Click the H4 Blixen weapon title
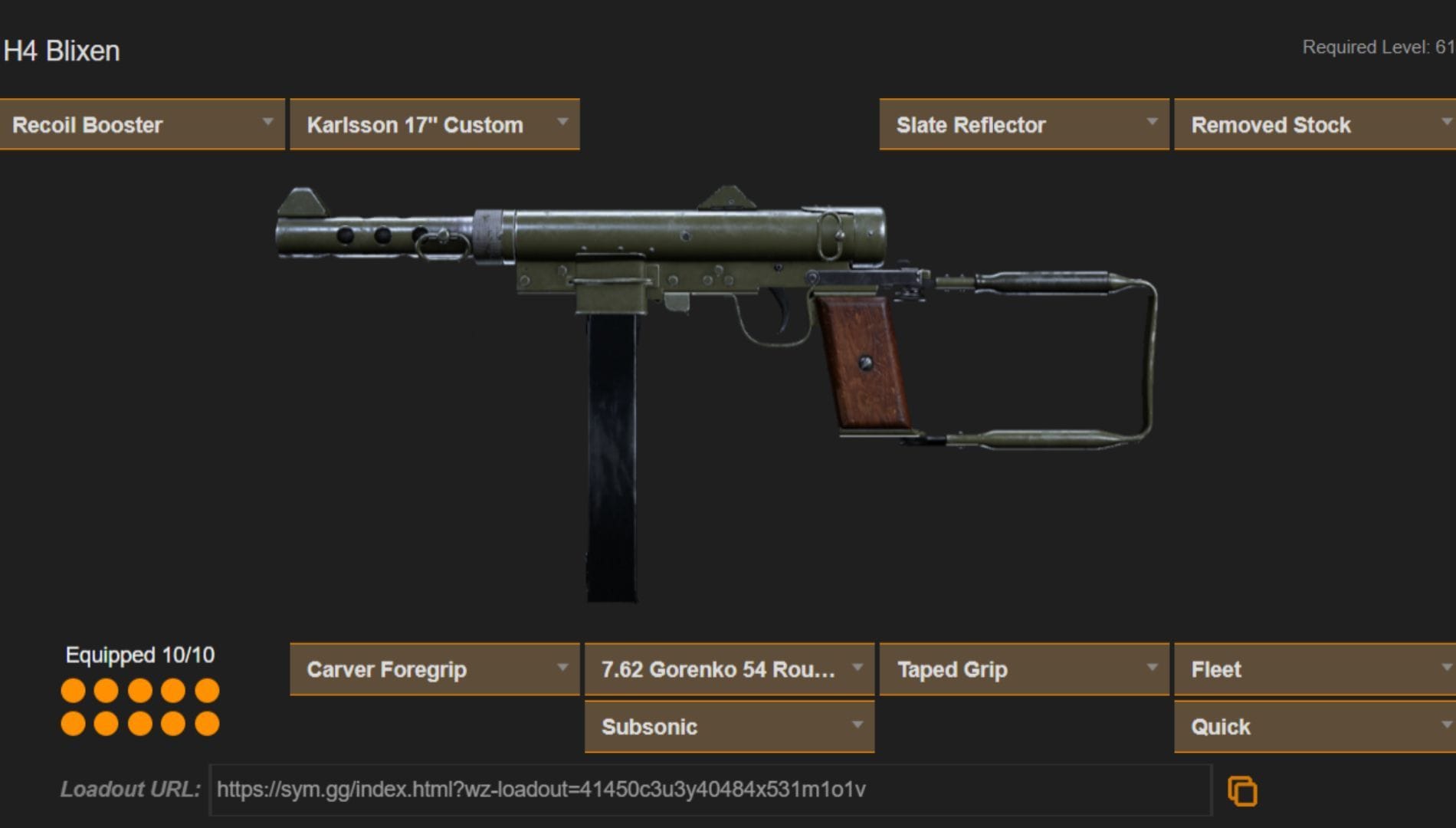 click(x=60, y=51)
